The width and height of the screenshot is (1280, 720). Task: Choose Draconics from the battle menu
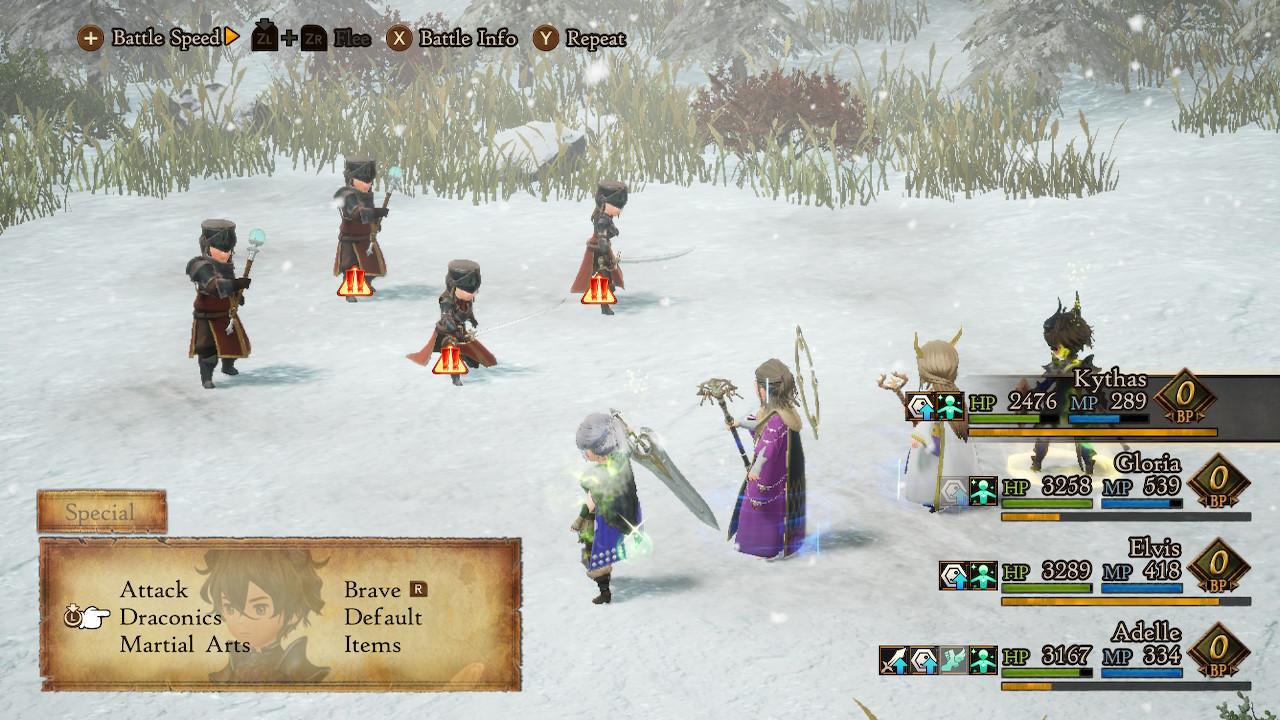[x=170, y=617]
